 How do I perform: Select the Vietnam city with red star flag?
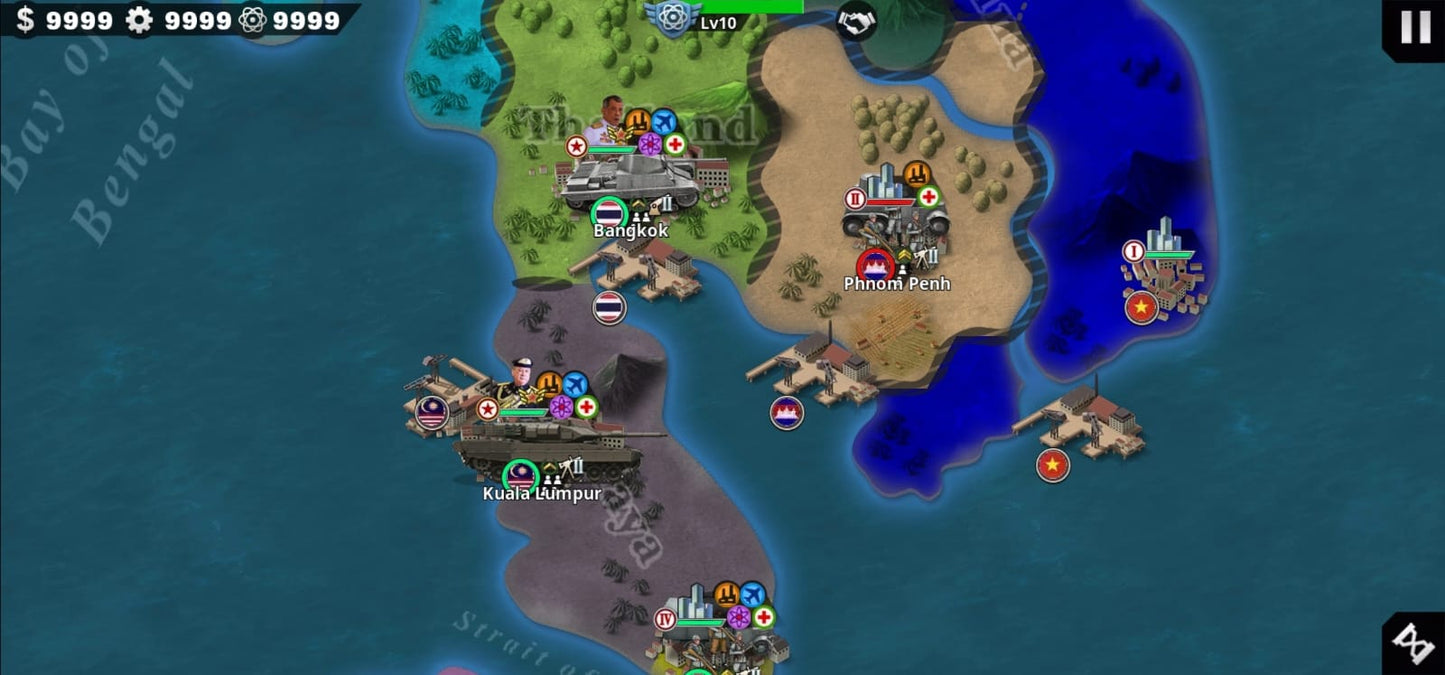[x=1165, y=268]
